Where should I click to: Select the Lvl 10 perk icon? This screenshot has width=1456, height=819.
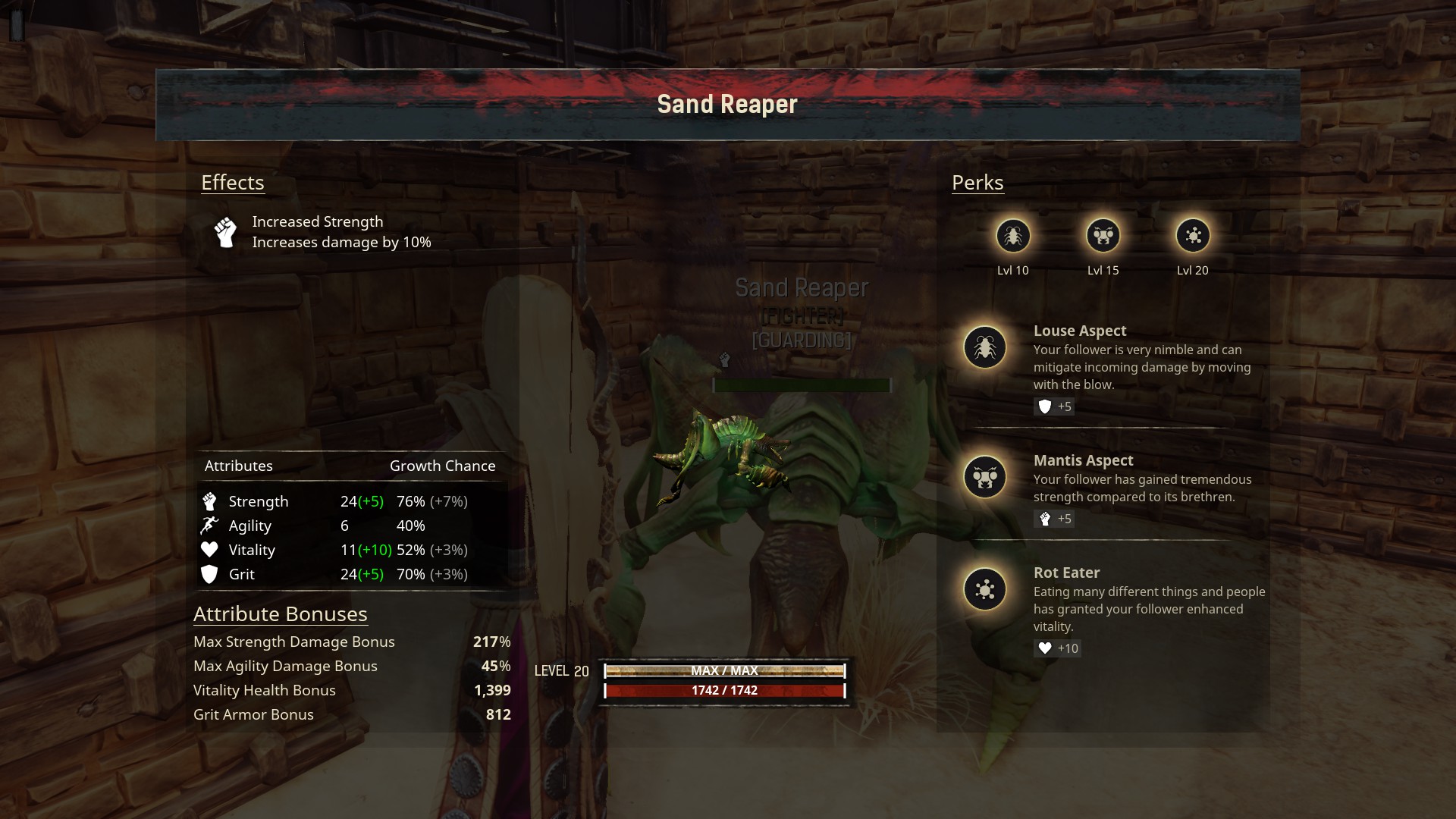[x=1013, y=236]
